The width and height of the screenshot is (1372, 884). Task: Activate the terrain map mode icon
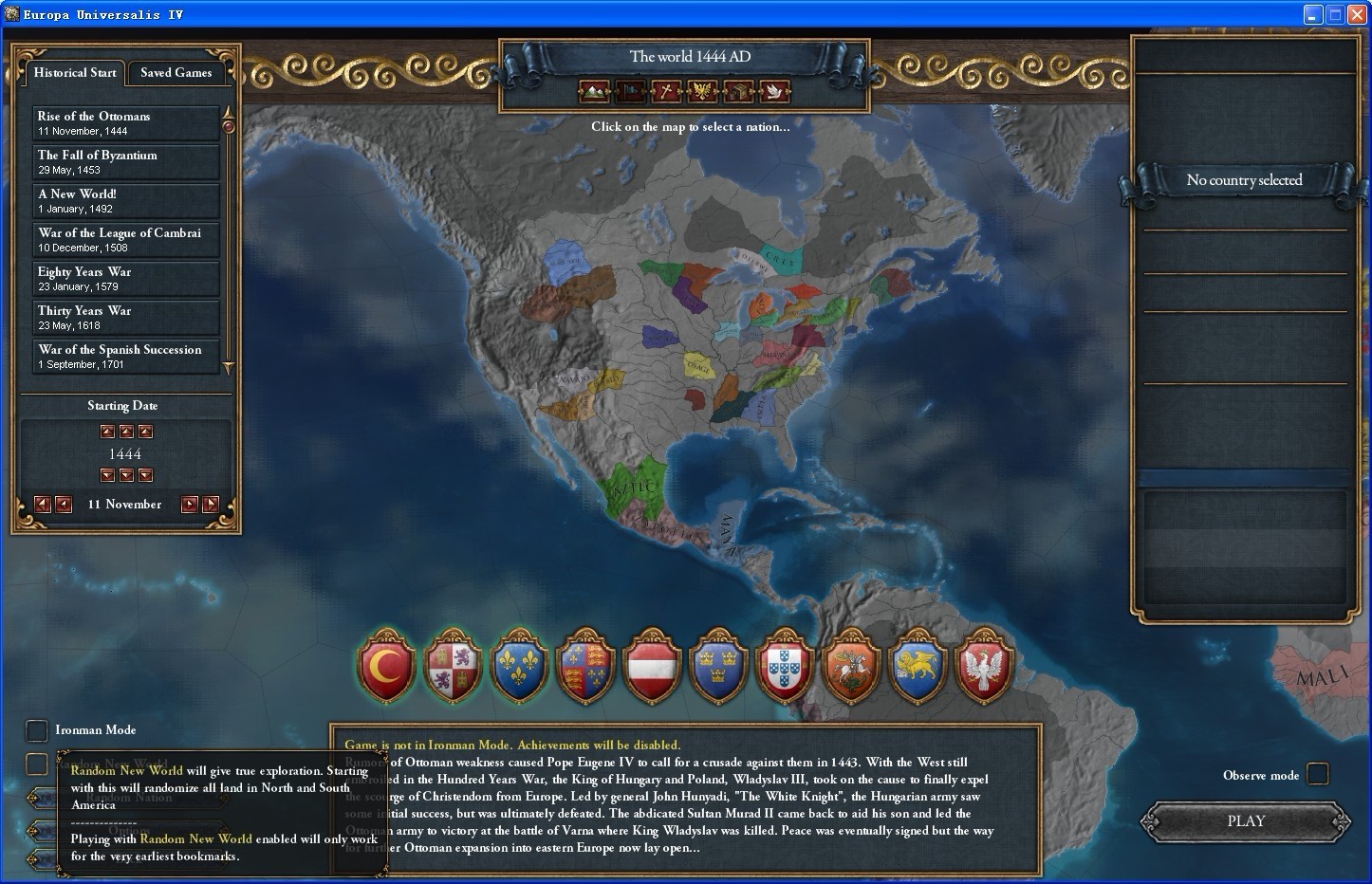pos(594,91)
